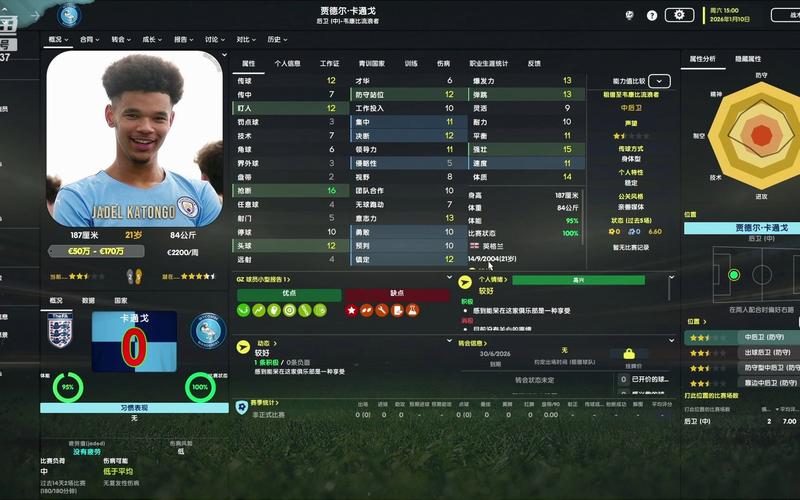Switch to the 伤病 injuries tab
800x500 pixels.
pyautogui.click(x=443, y=63)
